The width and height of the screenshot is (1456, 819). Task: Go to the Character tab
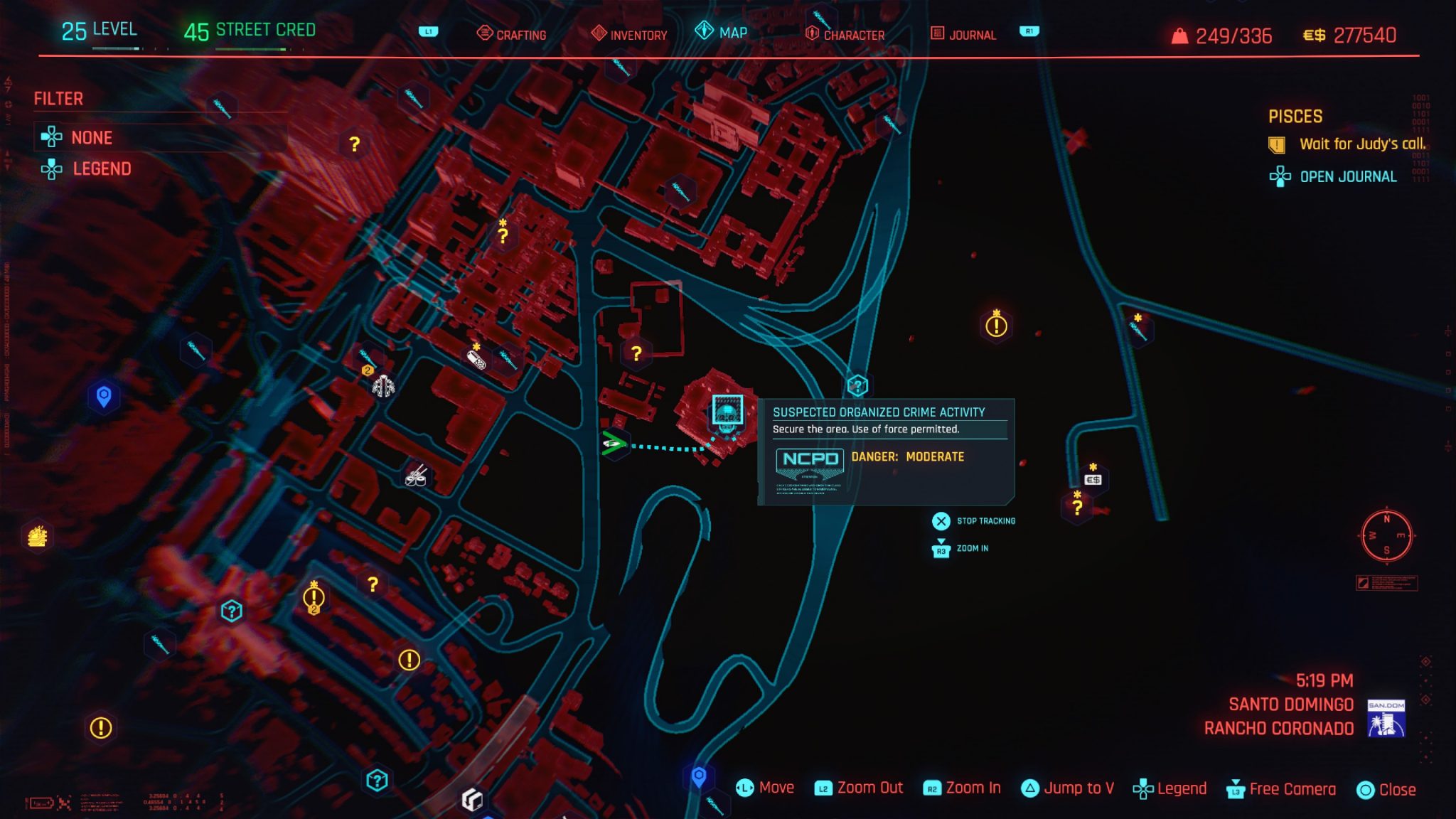[845, 34]
